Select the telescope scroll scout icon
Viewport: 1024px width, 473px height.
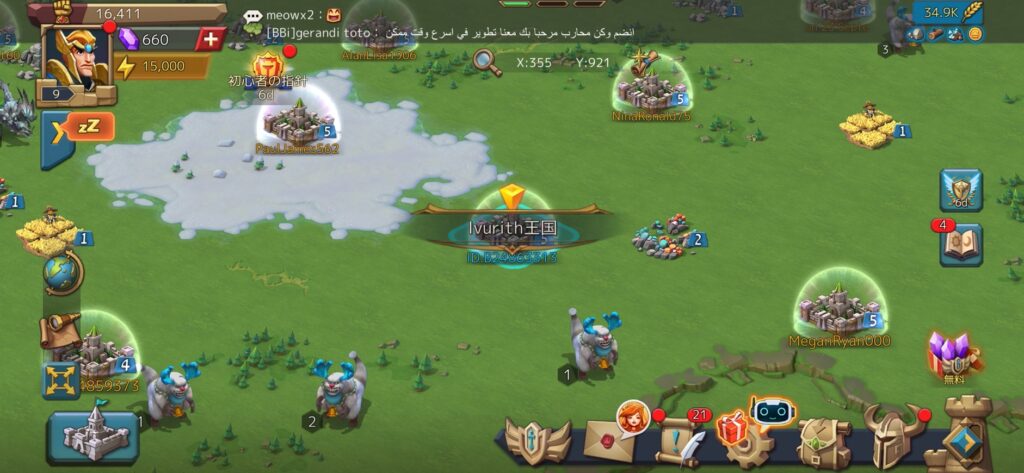coord(59,330)
